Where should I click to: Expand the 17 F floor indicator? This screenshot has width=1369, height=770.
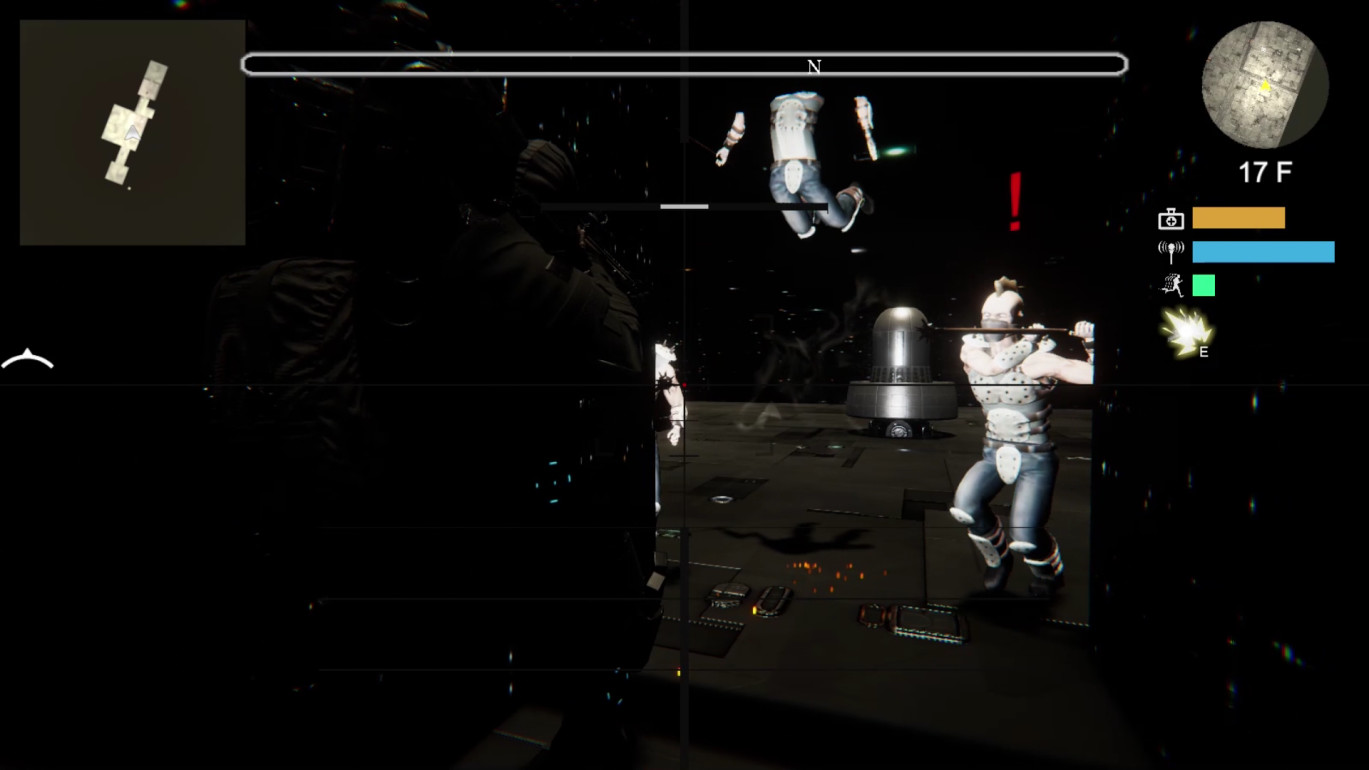(1263, 170)
